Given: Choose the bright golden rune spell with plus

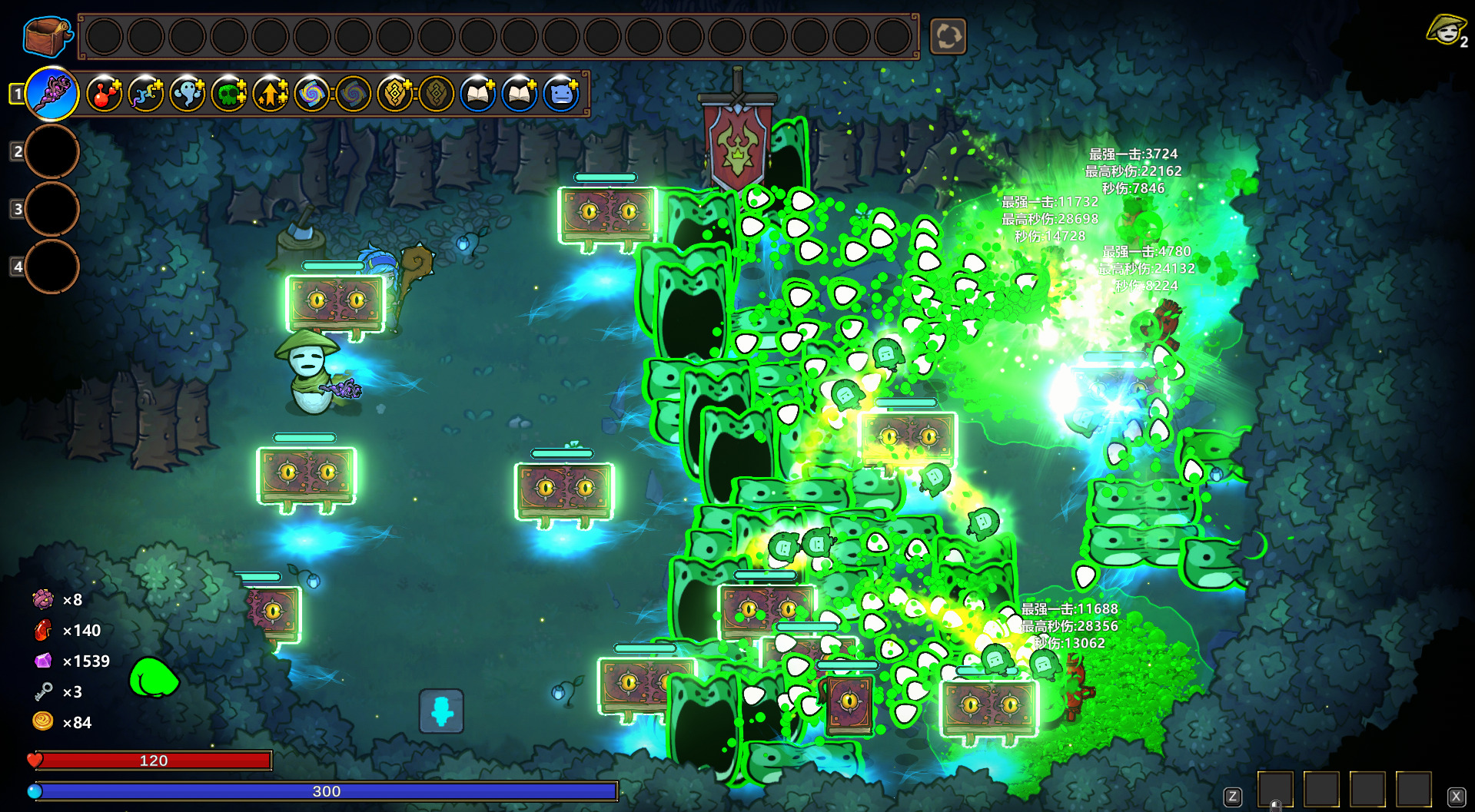Looking at the screenshot, I should (395, 94).
